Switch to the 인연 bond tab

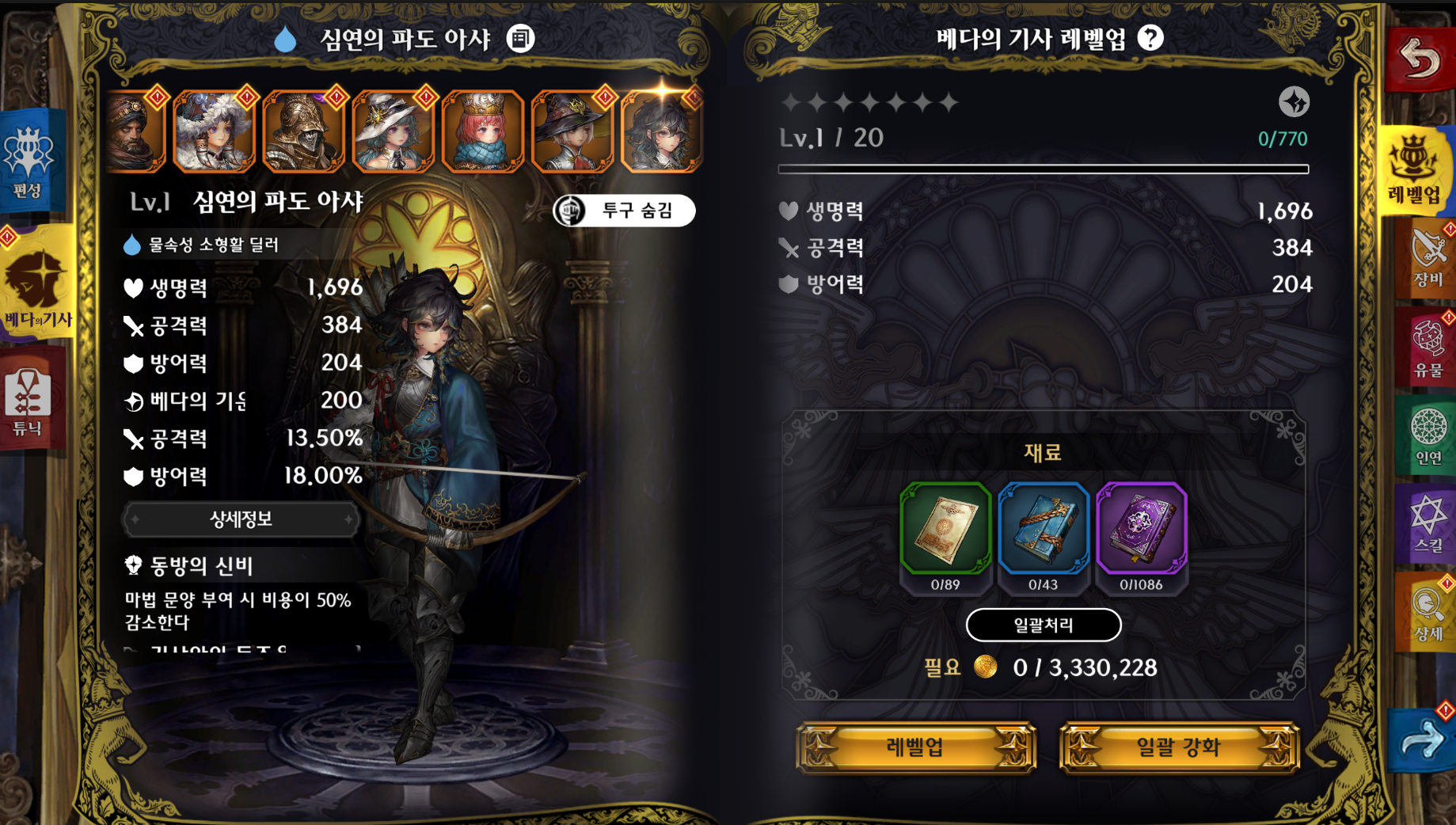pyautogui.click(x=1428, y=435)
